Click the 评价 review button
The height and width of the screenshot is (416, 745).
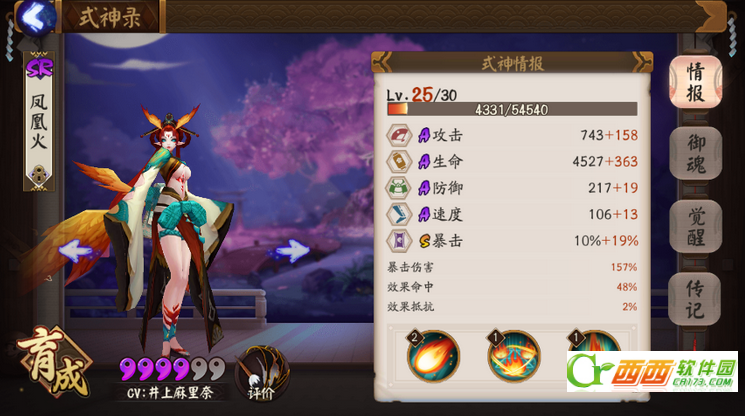point(257,377)
